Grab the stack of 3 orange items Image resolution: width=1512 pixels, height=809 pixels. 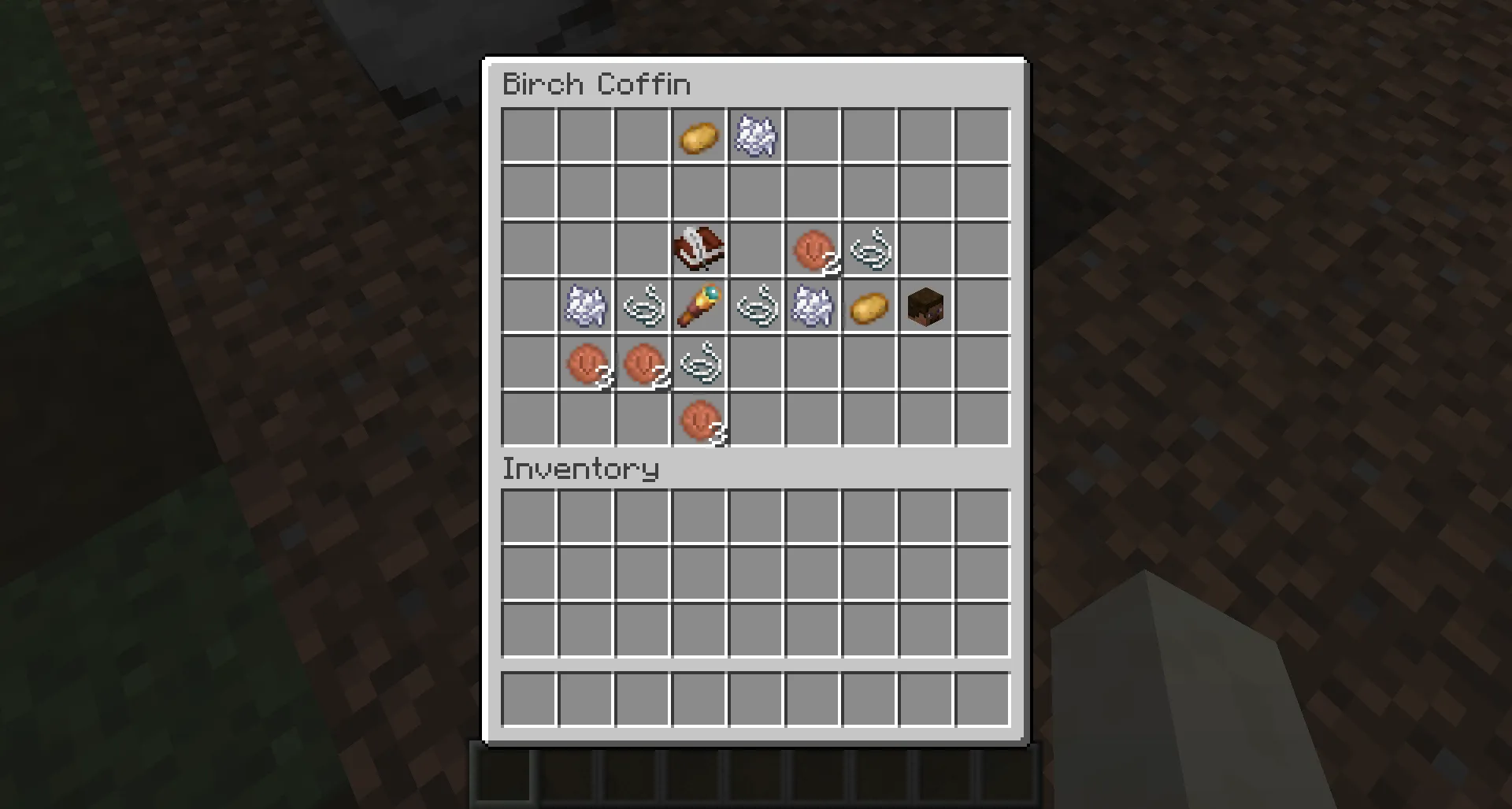[x=585, y=363]
